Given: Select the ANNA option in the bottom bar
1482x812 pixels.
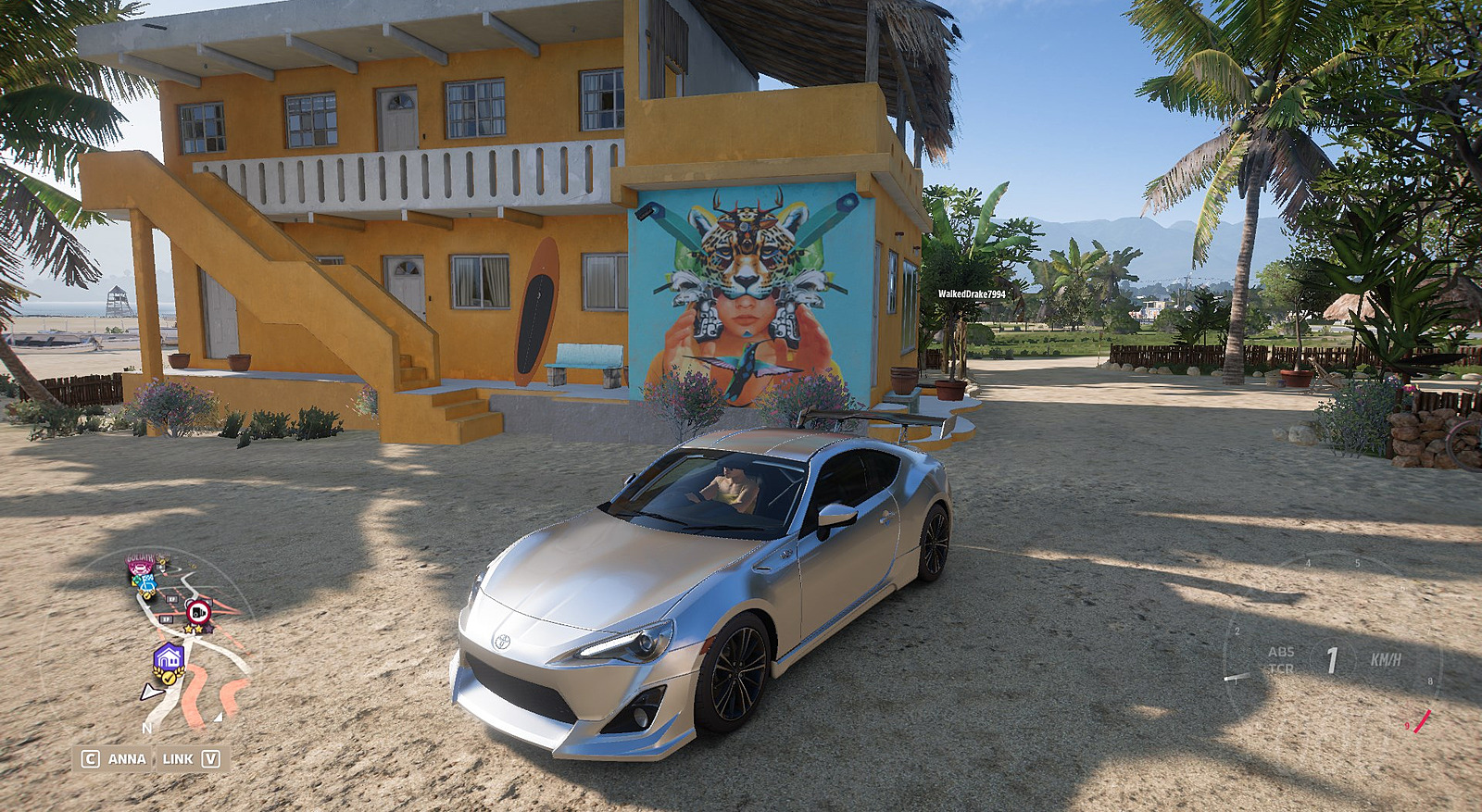Looking at the screenshot, I should pyautogui.click(x=127, y=758).
